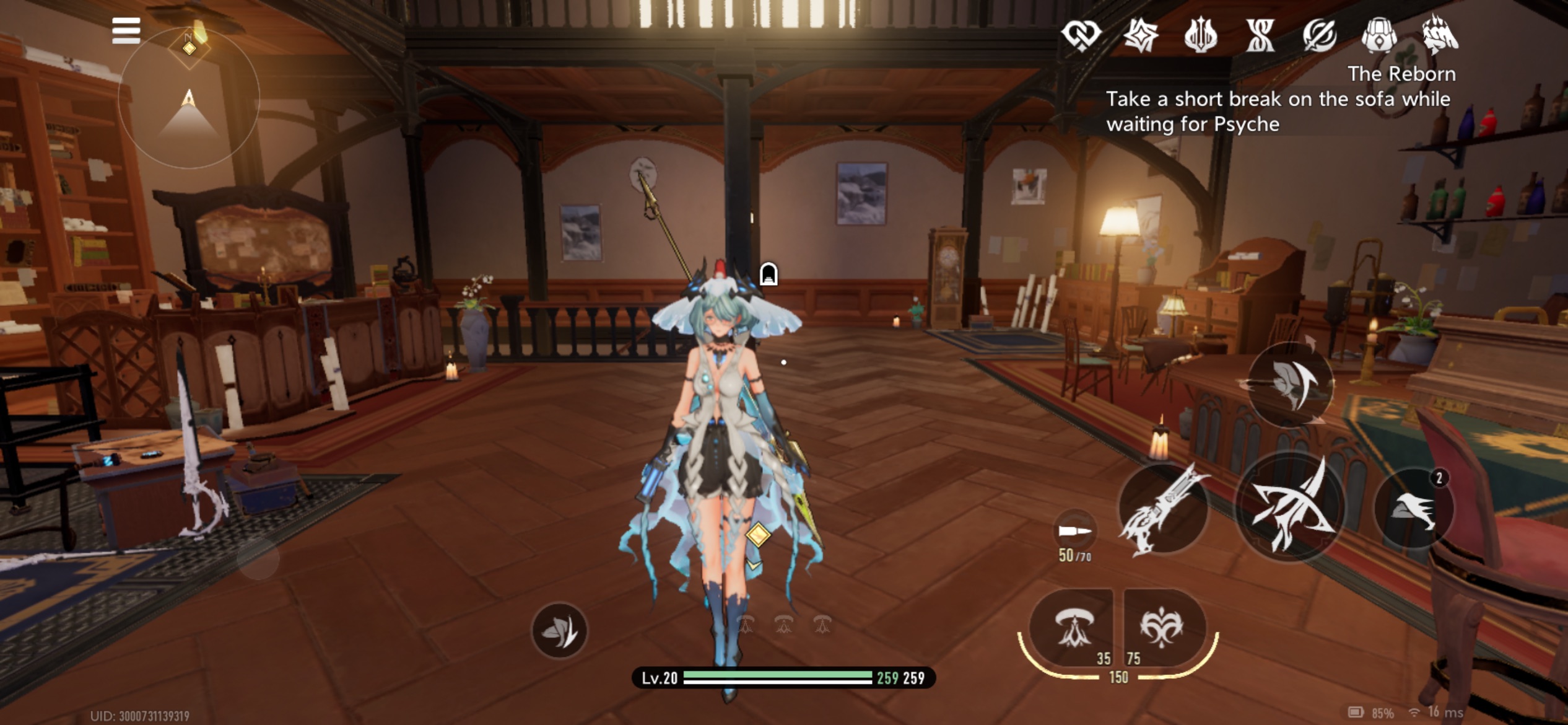Select the sword-and-wings crest icon

click(1200, 35)
